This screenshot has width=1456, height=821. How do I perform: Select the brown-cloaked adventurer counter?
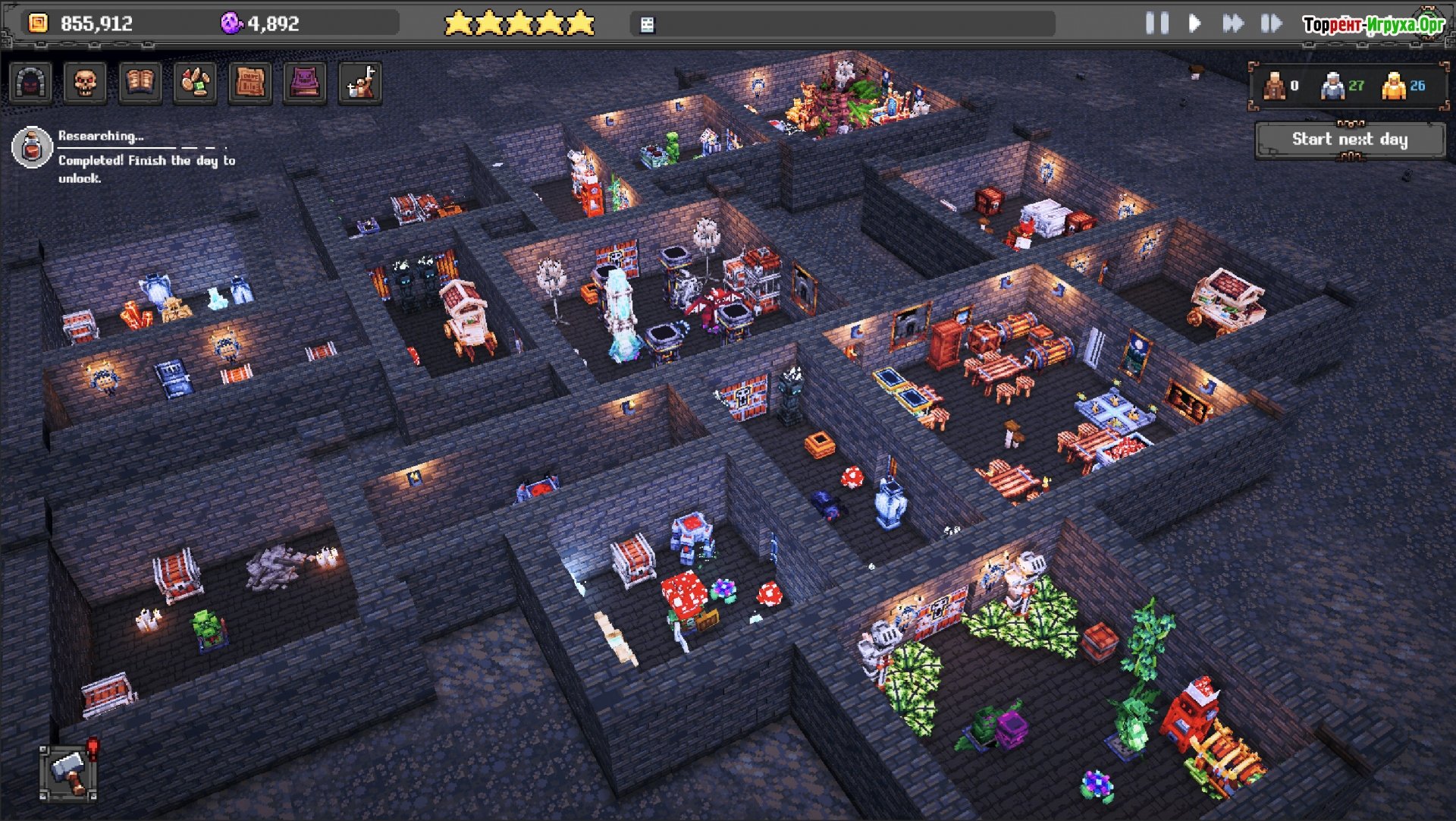coord(1274,87)
